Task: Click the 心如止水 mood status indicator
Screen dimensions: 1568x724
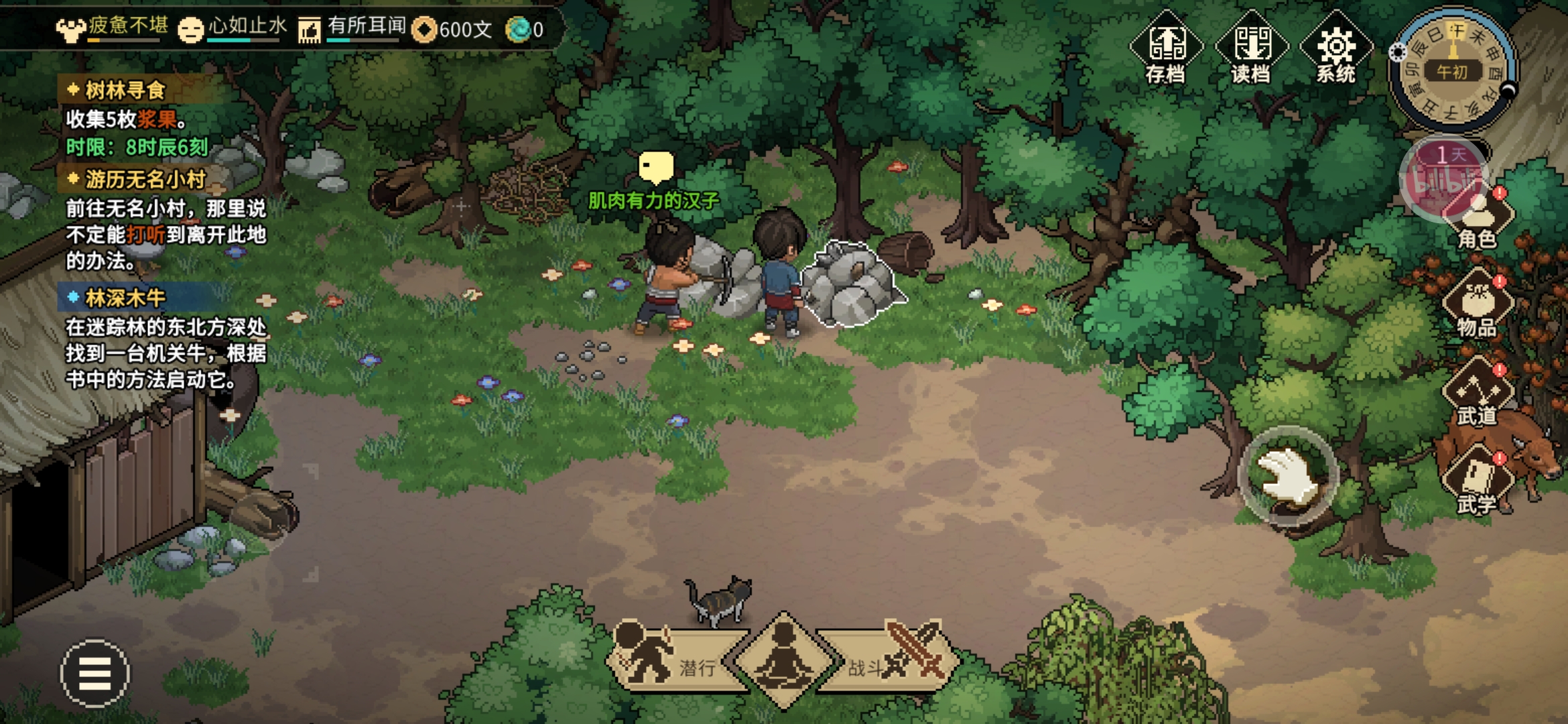Action: pyautogui.click(x=231, y=28)
